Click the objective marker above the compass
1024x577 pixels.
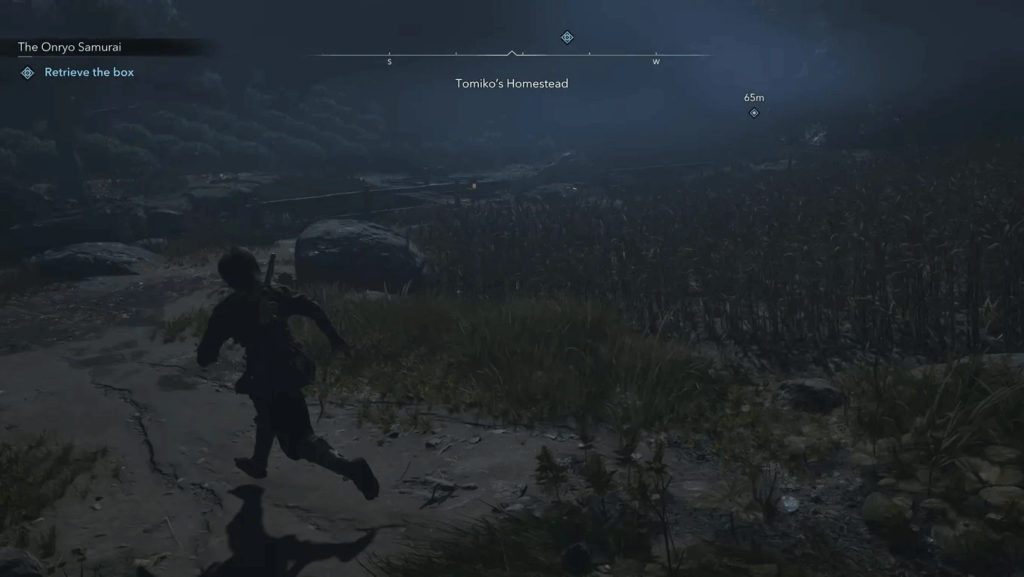567,38
